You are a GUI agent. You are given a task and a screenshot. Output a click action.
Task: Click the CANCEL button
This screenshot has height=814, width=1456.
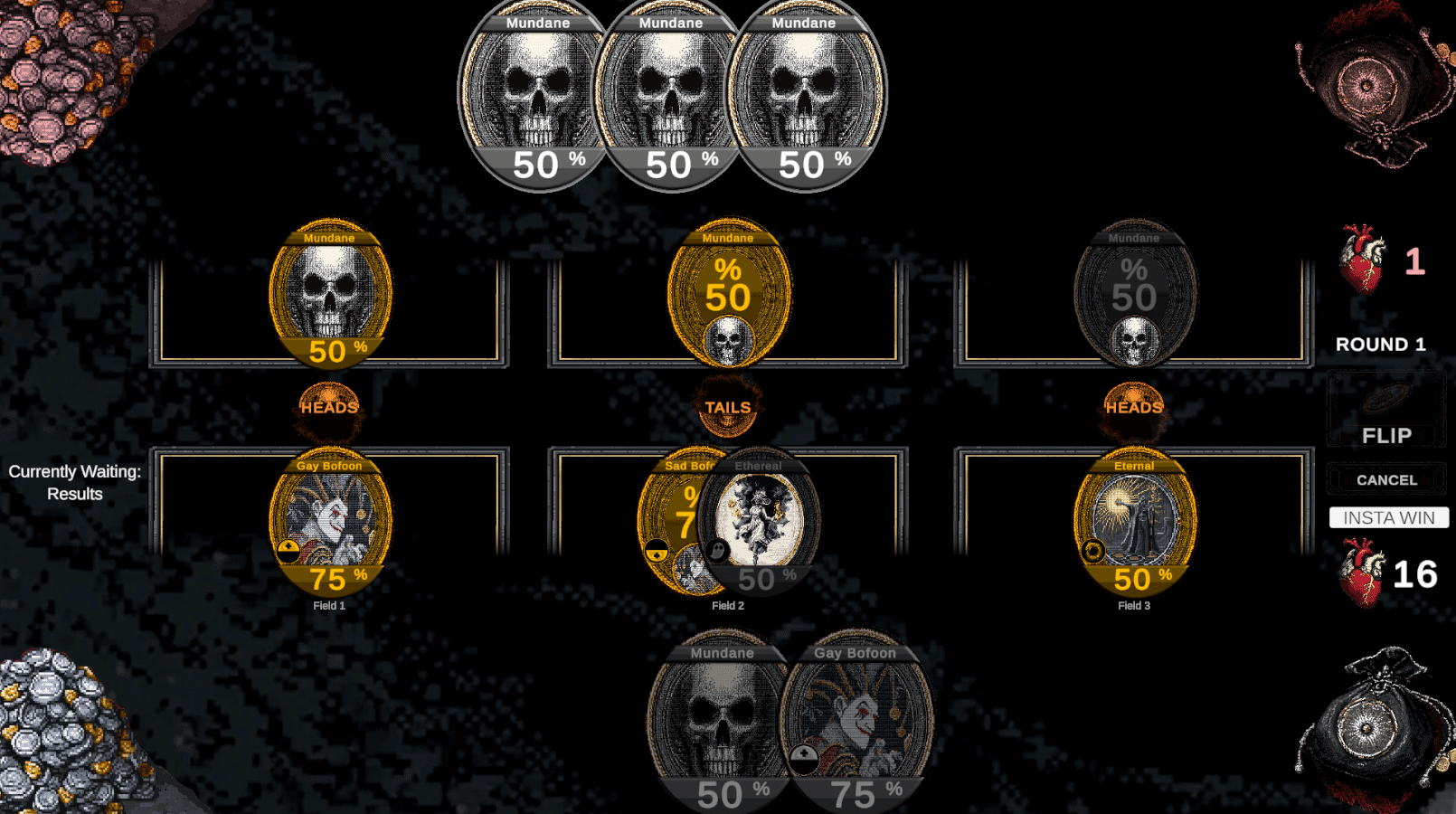click(1386, 480)
